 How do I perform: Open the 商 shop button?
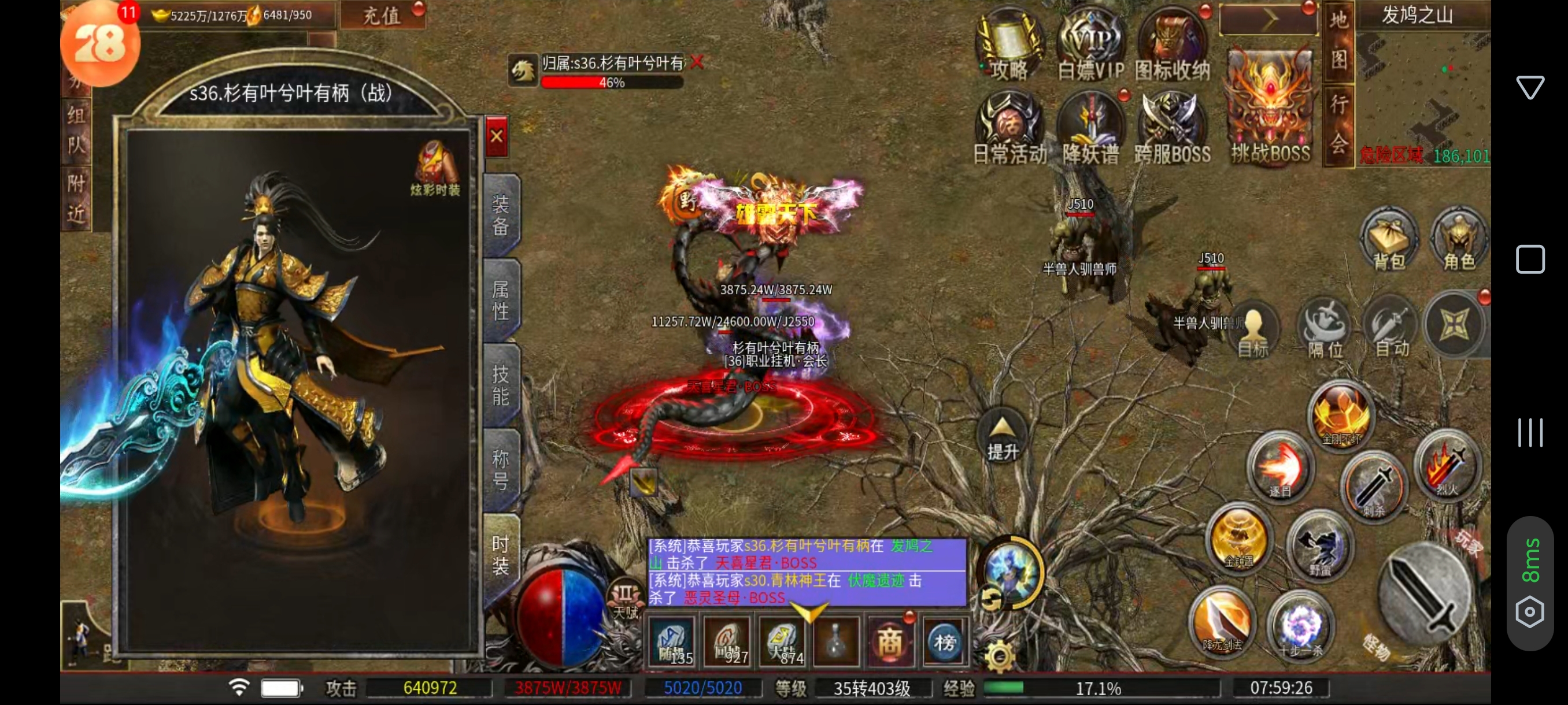tap(890, 641)
